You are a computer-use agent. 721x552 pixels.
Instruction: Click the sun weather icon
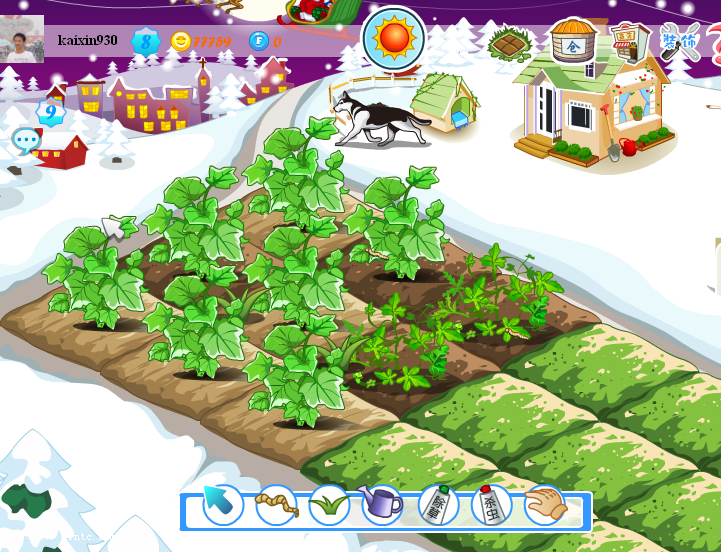[x=393, y=38]
